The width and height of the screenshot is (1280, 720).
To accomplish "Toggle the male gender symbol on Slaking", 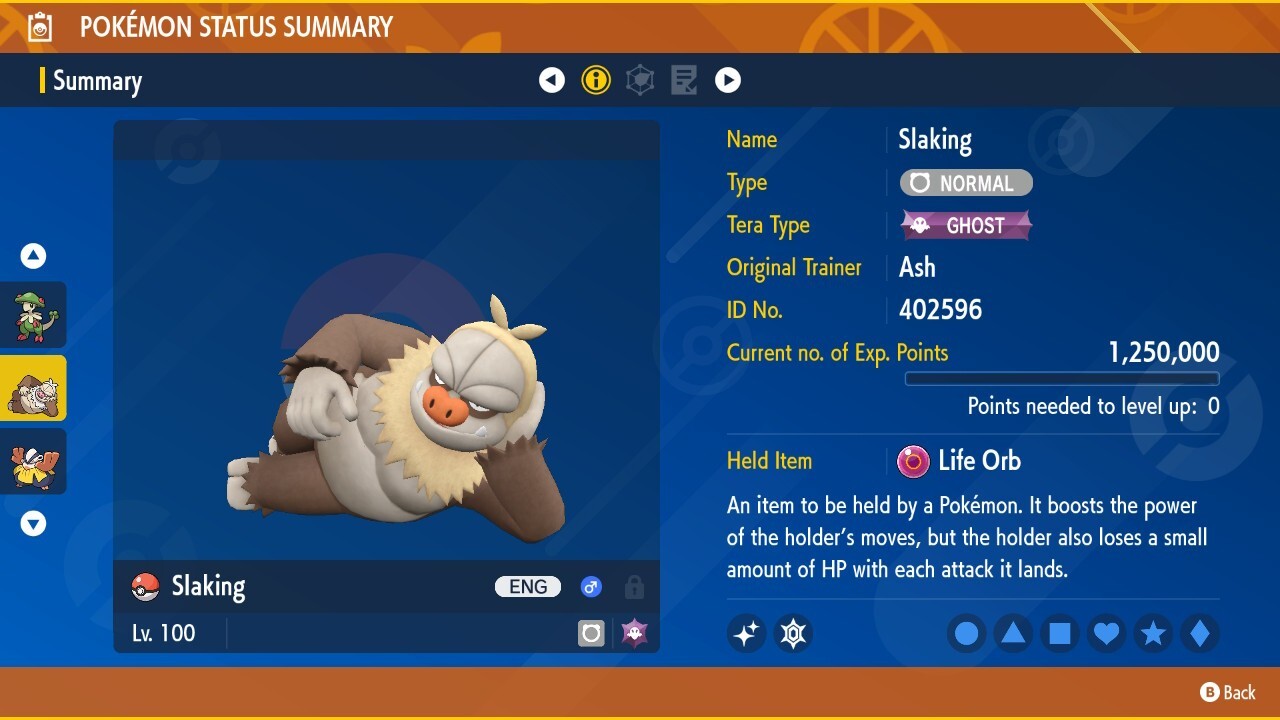I will (591, 587).
